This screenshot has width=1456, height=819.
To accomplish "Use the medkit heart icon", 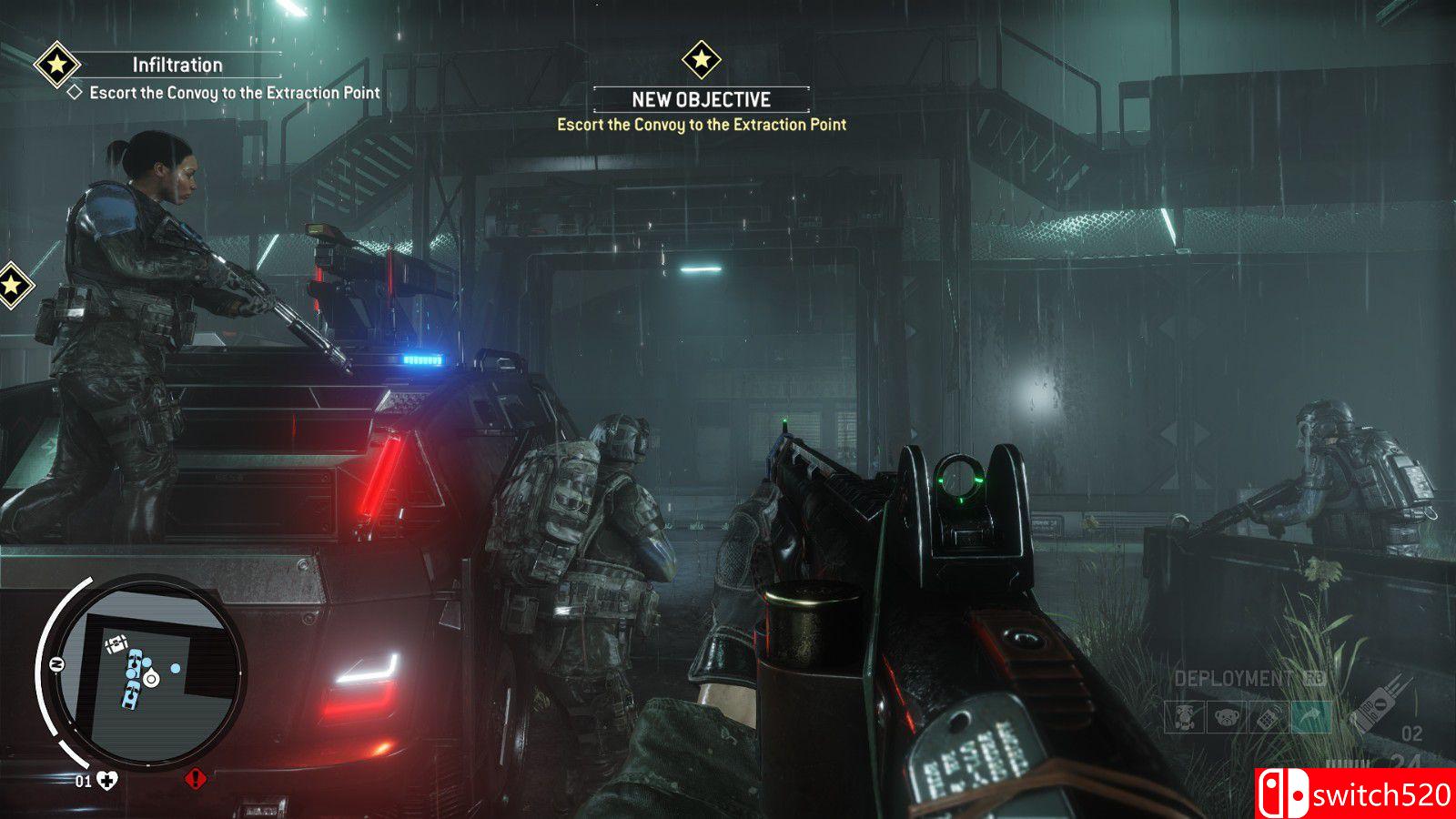I will [107, 780].
